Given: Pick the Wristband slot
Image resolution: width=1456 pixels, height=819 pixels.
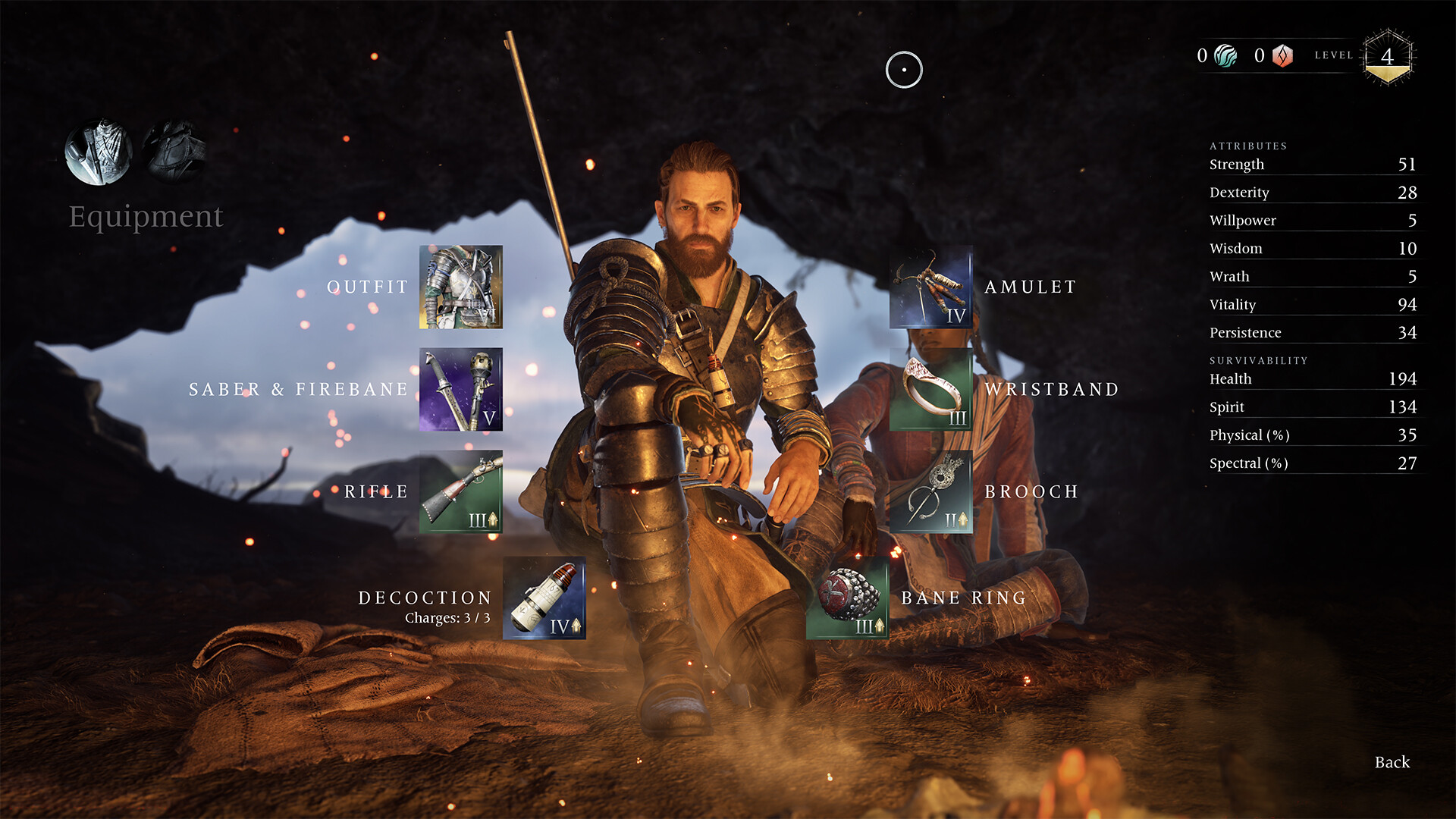Looking at the screenshot, I should click(930, 389).
